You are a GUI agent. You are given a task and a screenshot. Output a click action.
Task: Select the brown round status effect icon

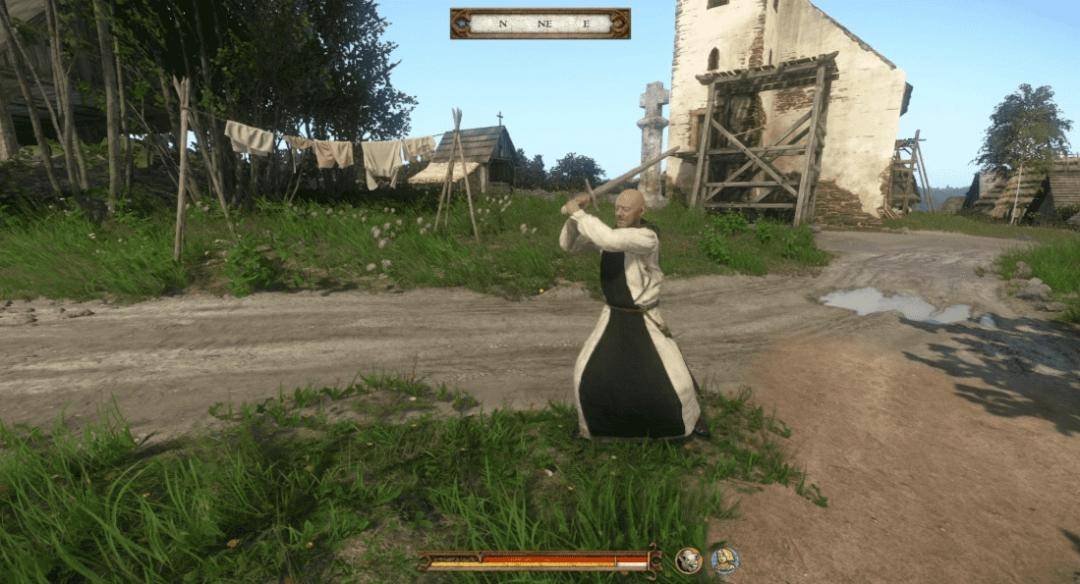[x=688, y=560]
